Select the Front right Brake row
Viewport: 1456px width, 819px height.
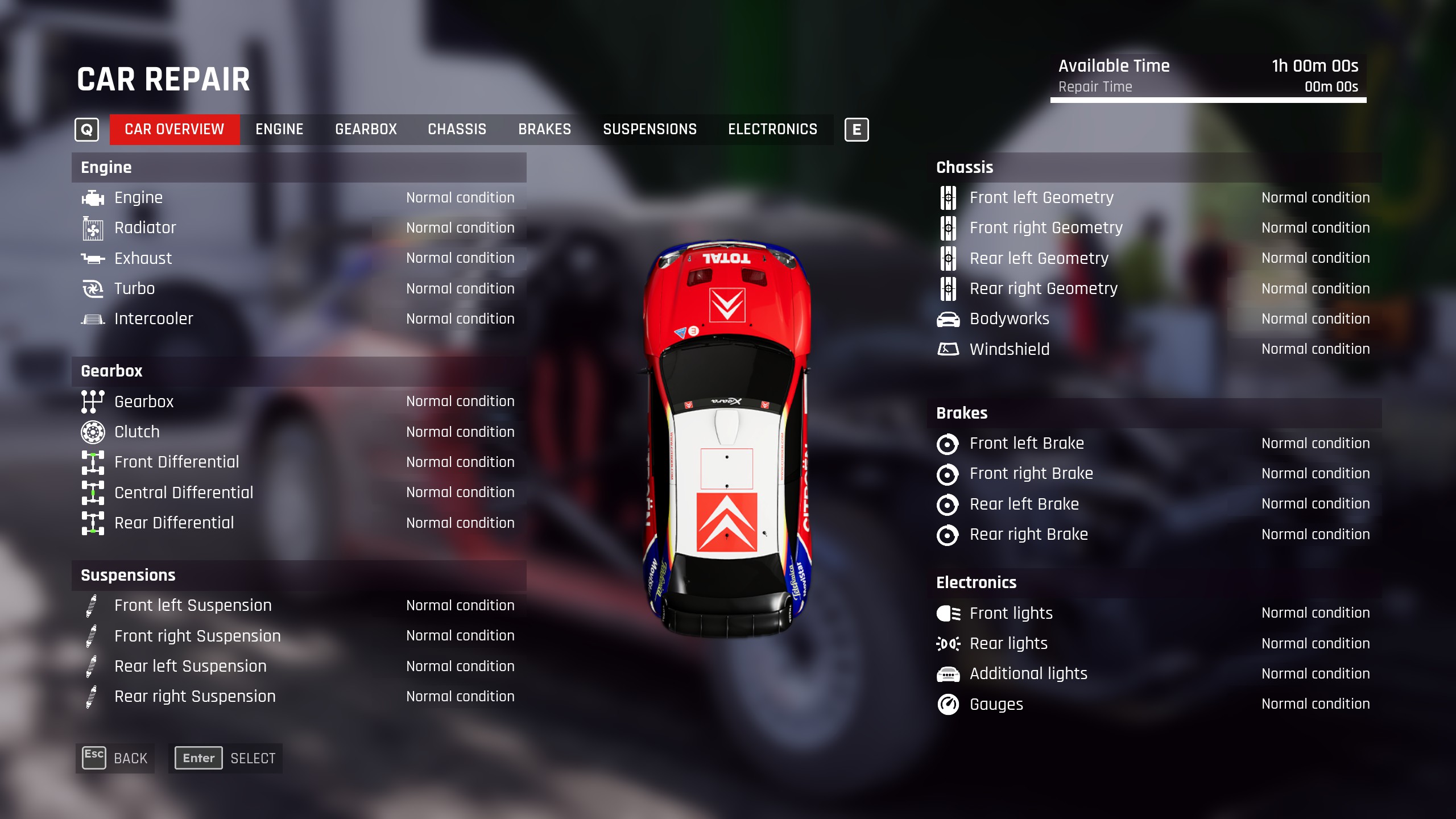(x=1153, y=474)
